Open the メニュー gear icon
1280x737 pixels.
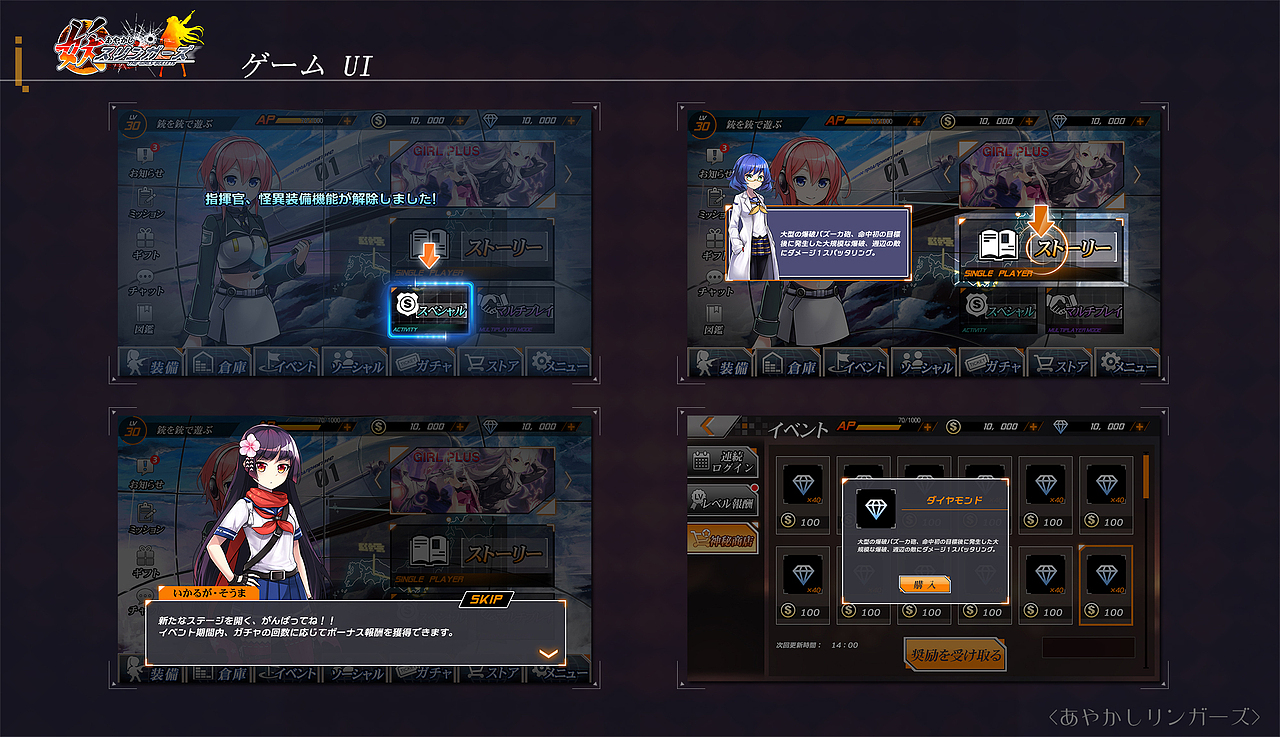pos(541,360)
